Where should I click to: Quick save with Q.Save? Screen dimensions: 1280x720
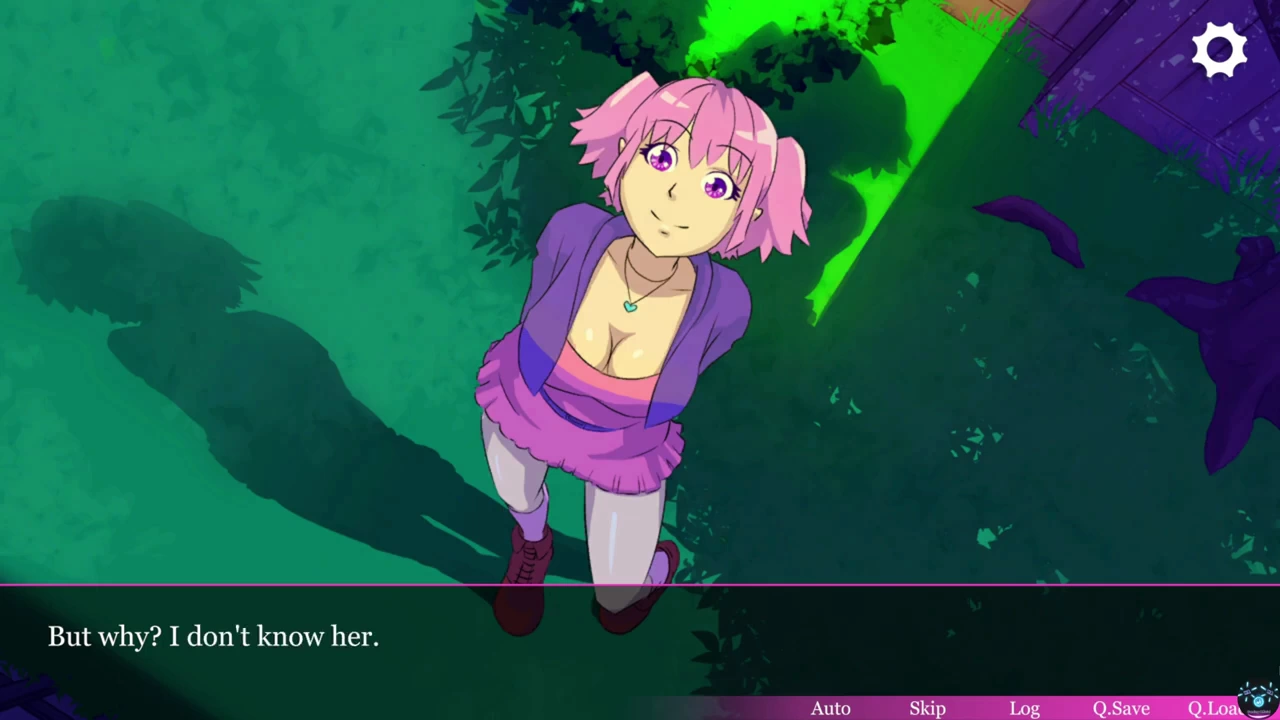[1120, 708]
